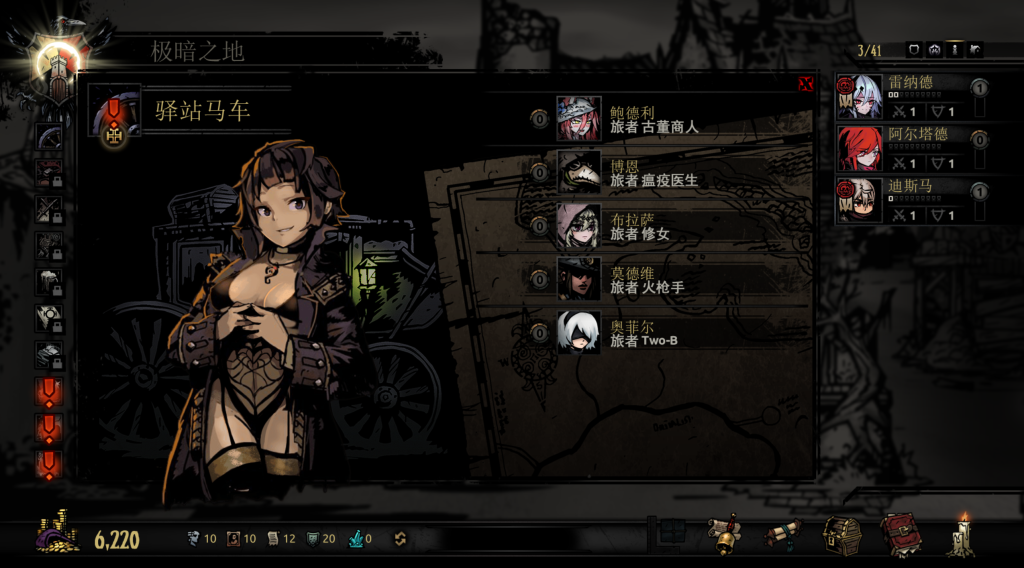The width and height of the screenshot is (1024, 568).
Task: Sort roster by the figure silhouette icon
Action: coord(955,49)
